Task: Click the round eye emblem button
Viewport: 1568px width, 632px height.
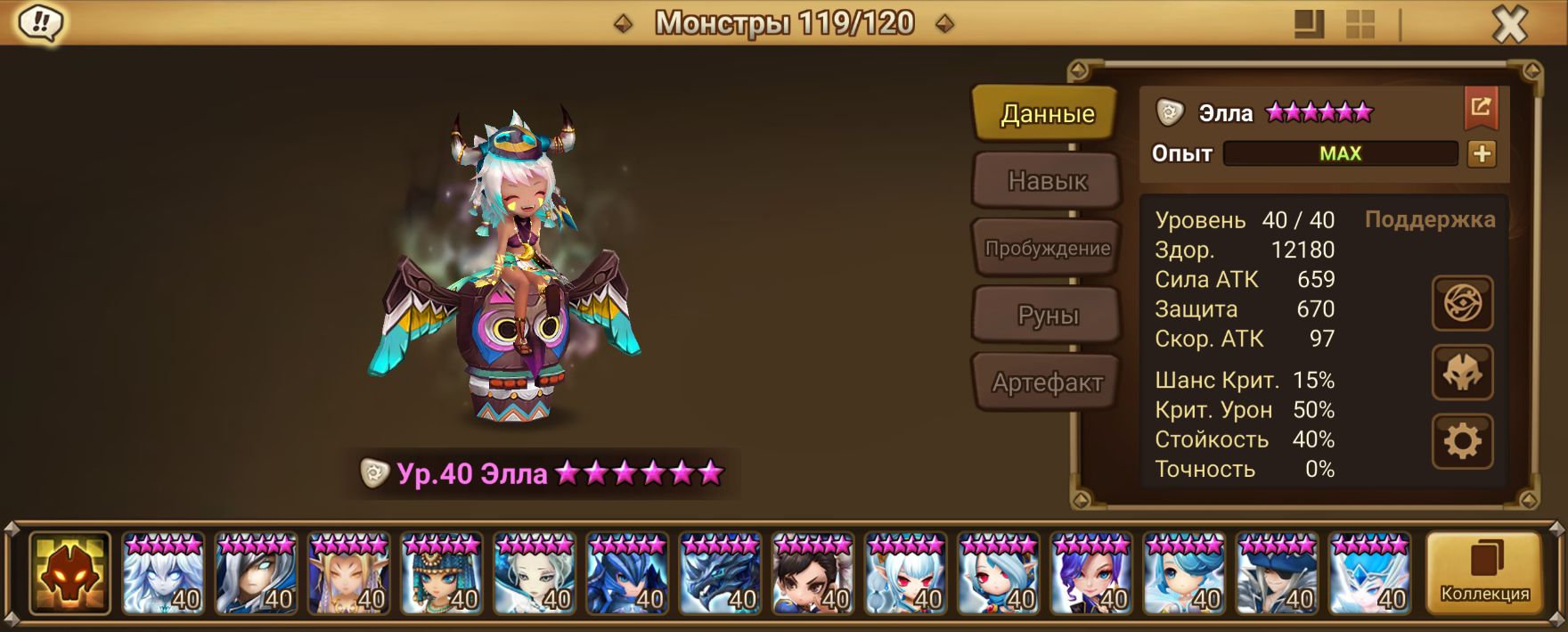Action: 1462,304
